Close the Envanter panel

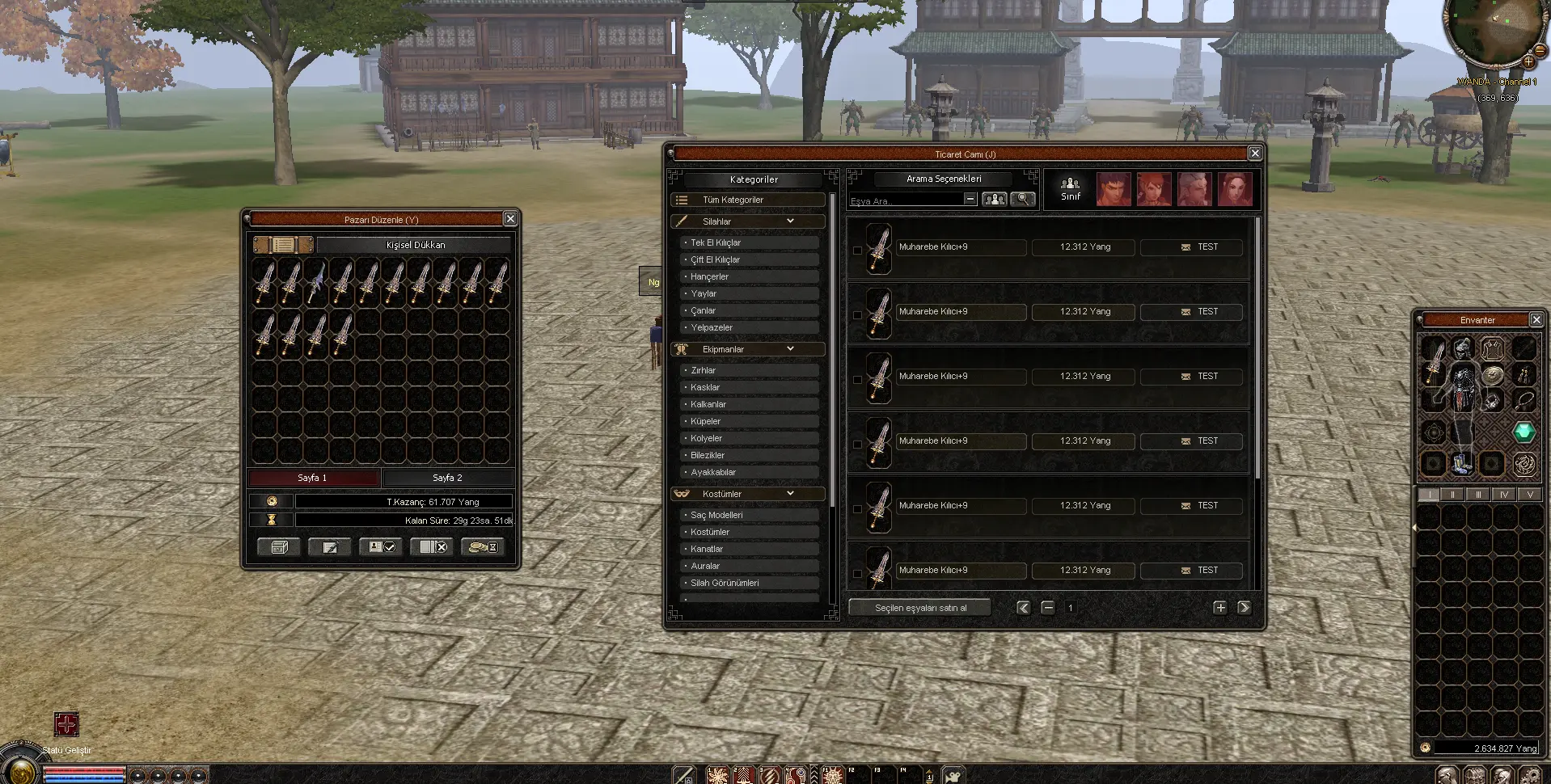click(1536, 320)
